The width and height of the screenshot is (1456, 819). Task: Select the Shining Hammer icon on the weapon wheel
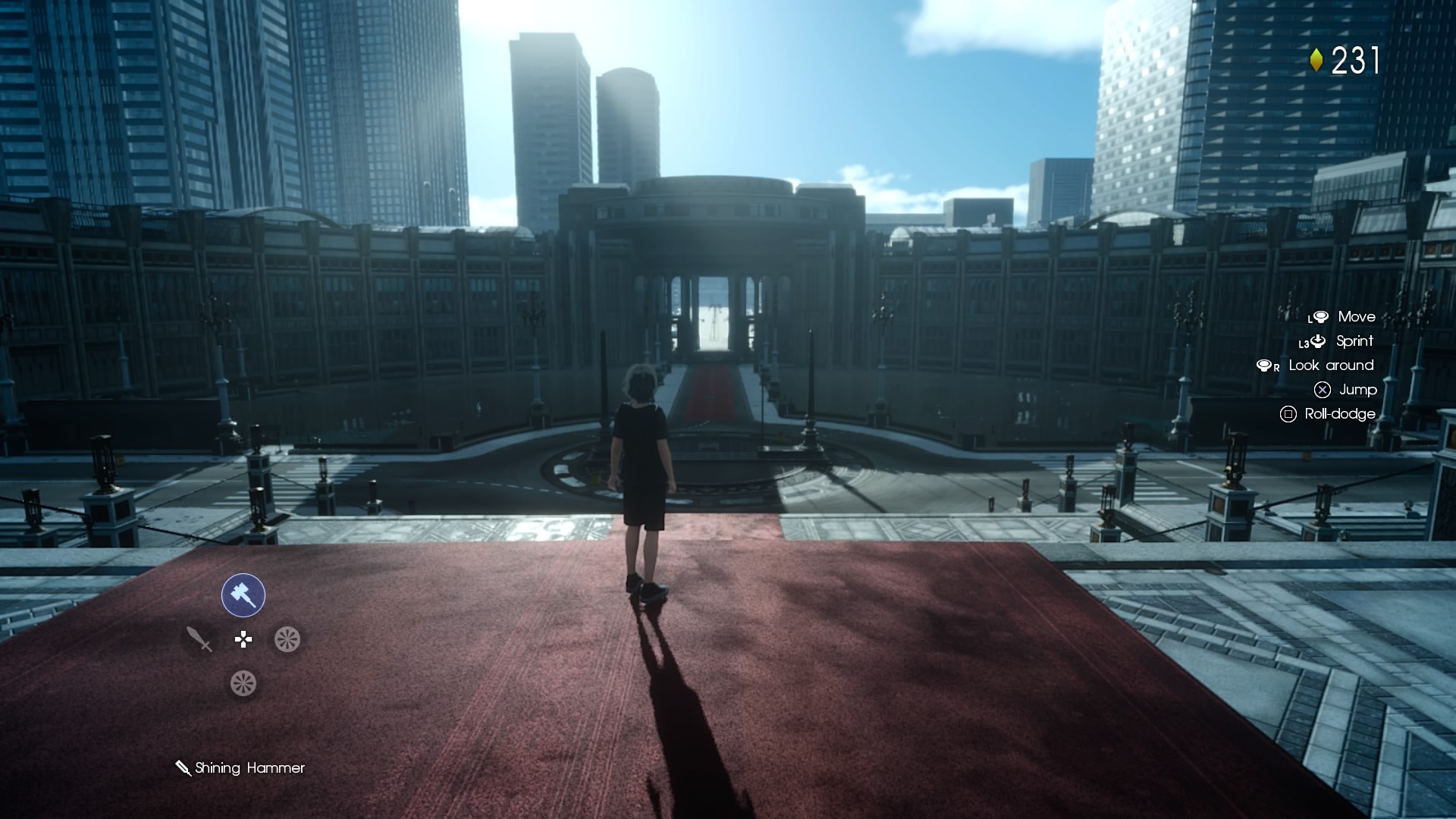pos(242,595)
